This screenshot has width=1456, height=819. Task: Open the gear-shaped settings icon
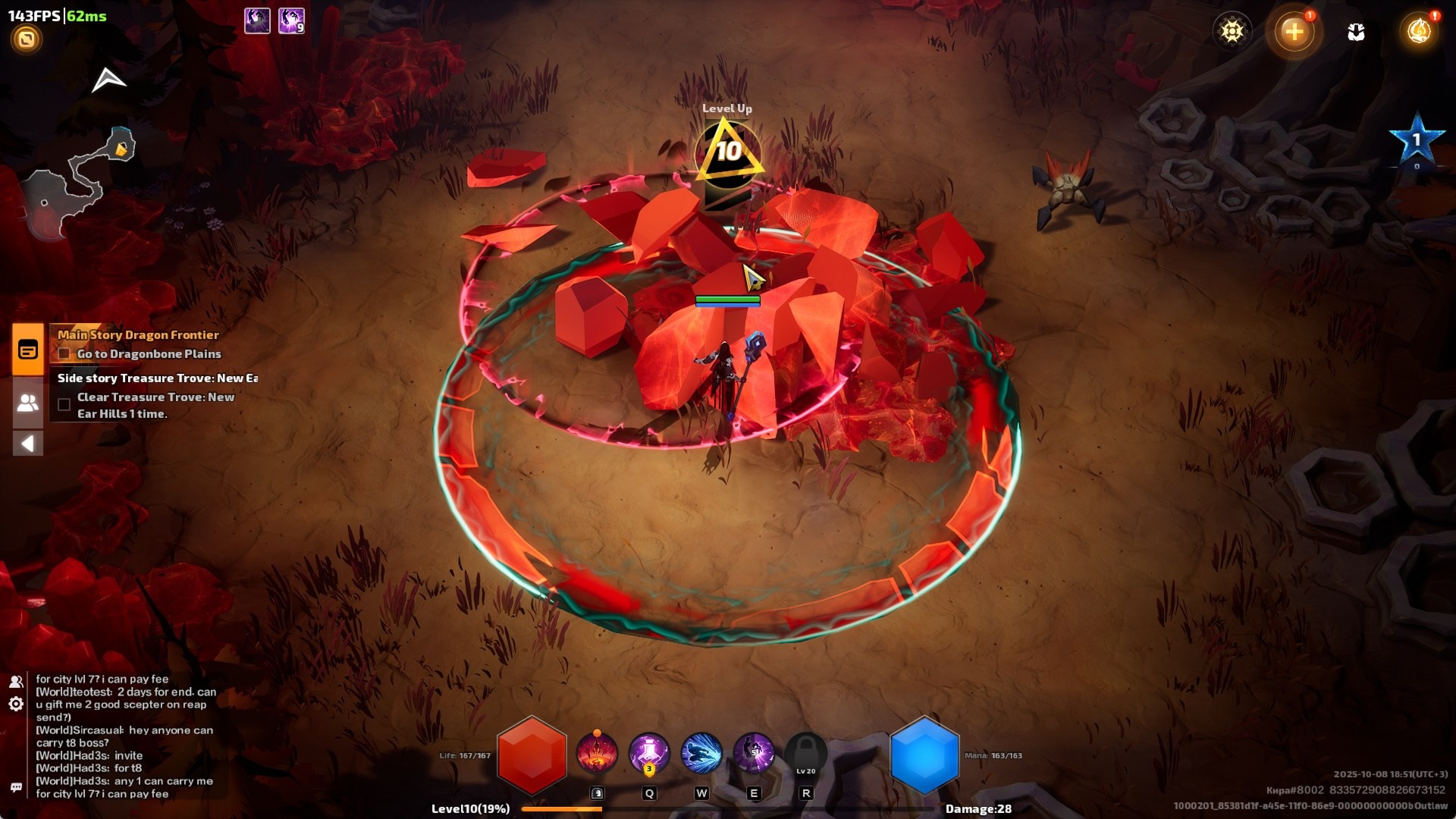(1232, 31)
